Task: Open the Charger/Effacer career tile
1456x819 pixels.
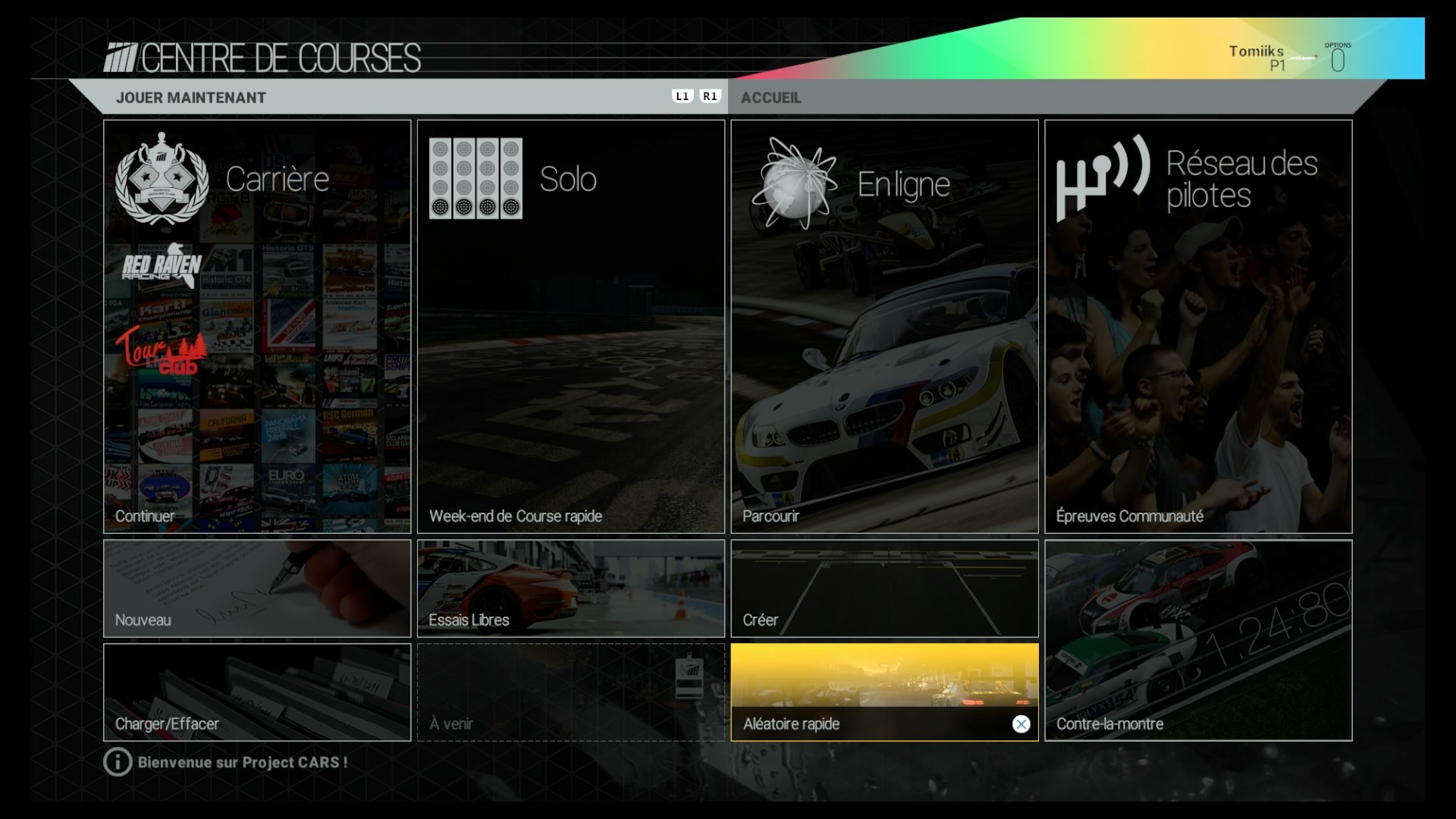Action: coord(257,692)
